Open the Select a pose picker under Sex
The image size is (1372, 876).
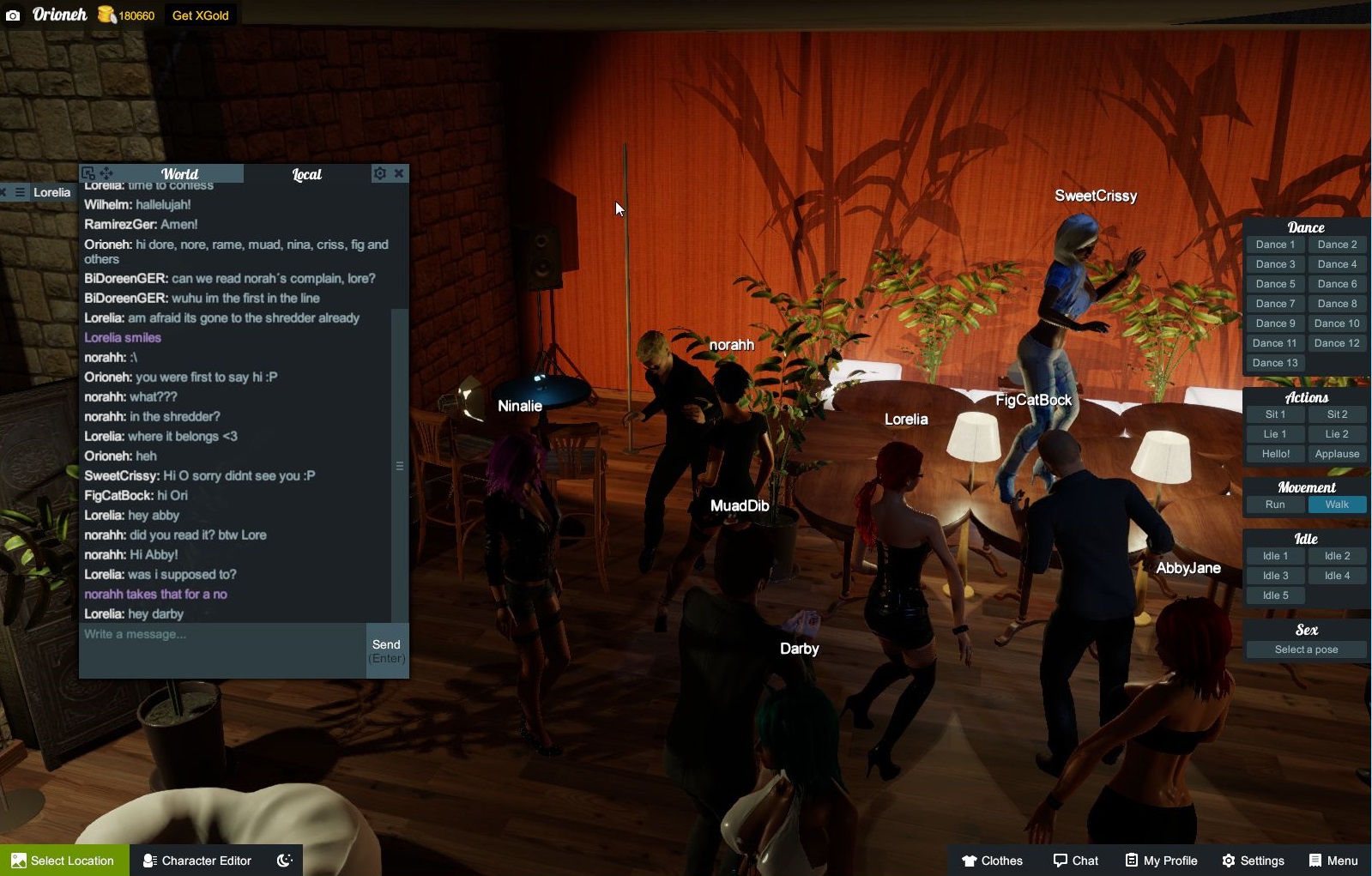click(1304, 649)
